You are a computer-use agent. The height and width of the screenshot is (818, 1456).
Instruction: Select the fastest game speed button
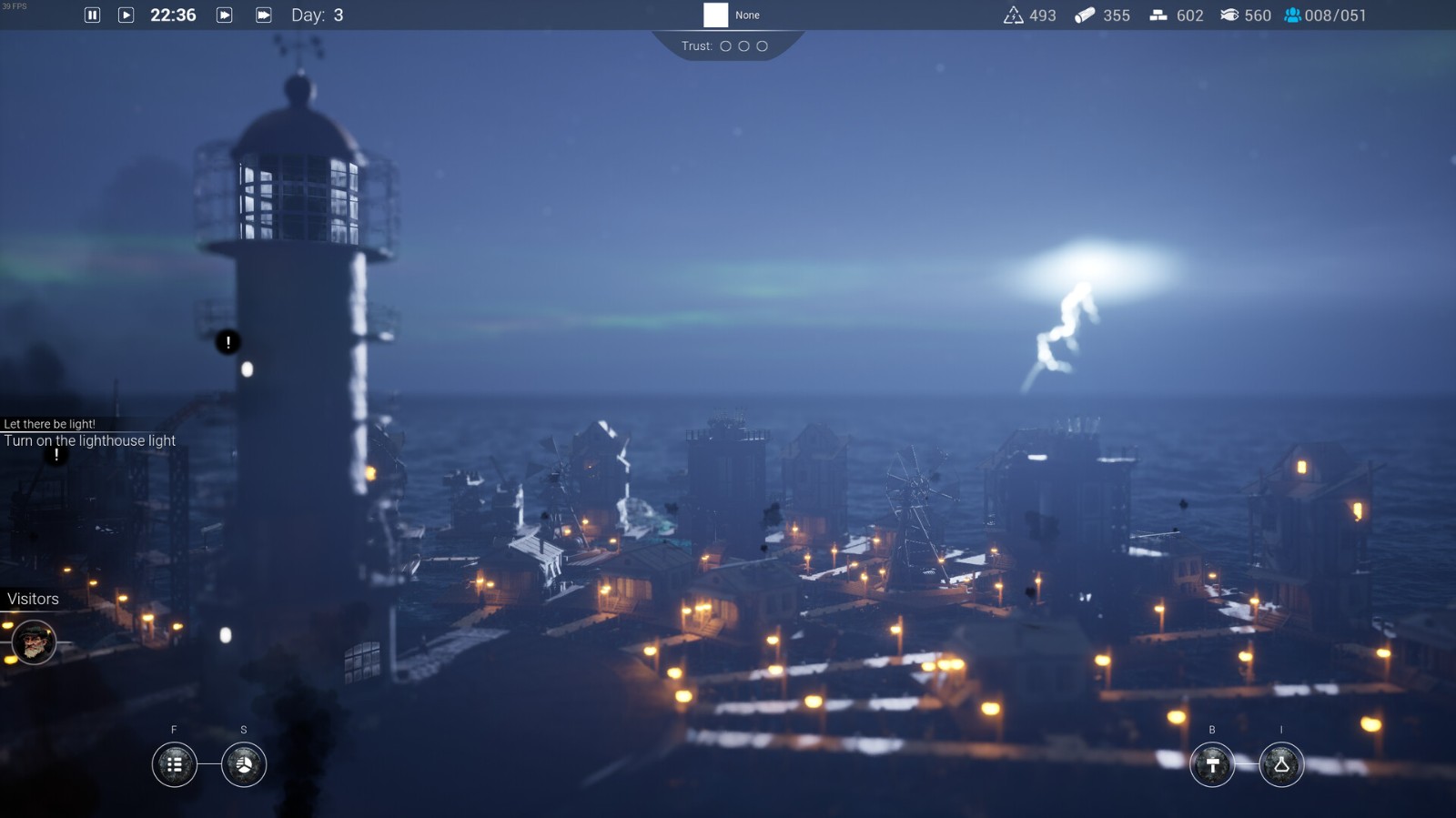[x=263, y=15]
